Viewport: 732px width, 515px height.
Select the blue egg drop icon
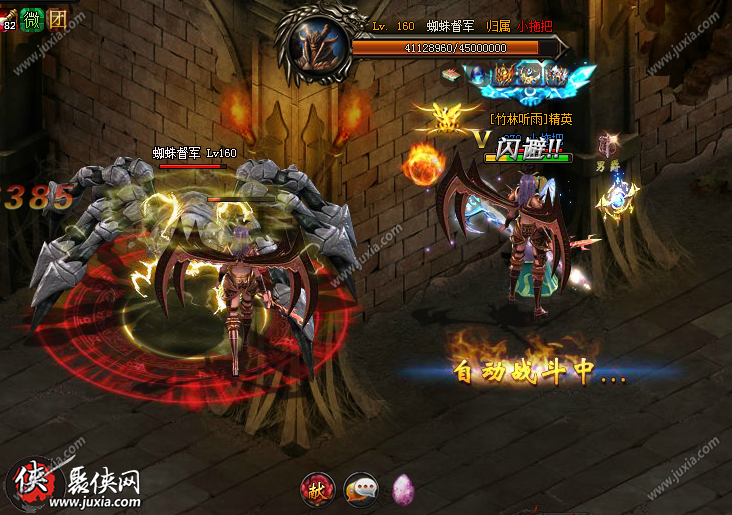click(x=476, y=73)
